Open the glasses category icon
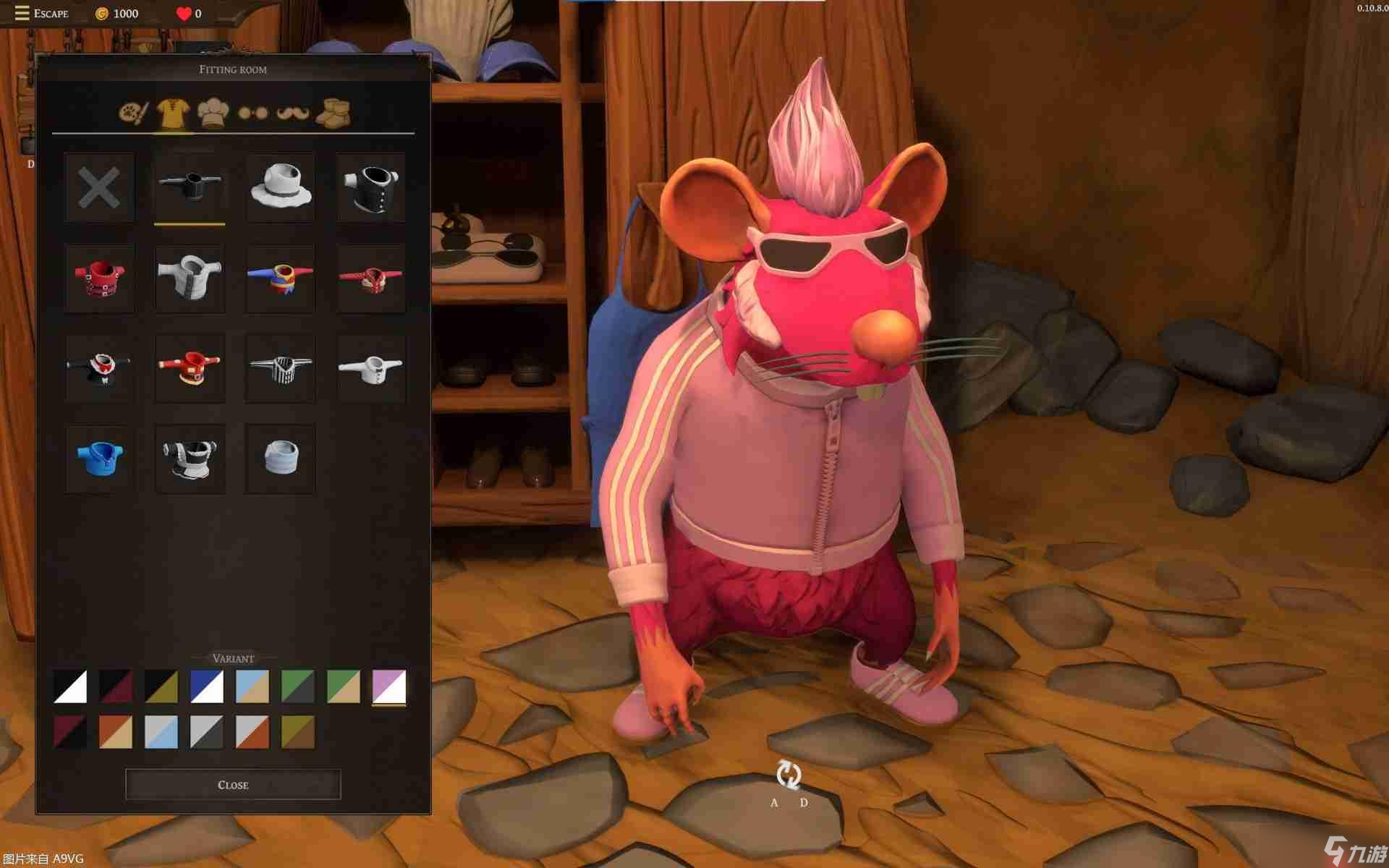Viewport: 1389px width, 868px height. 251,112
